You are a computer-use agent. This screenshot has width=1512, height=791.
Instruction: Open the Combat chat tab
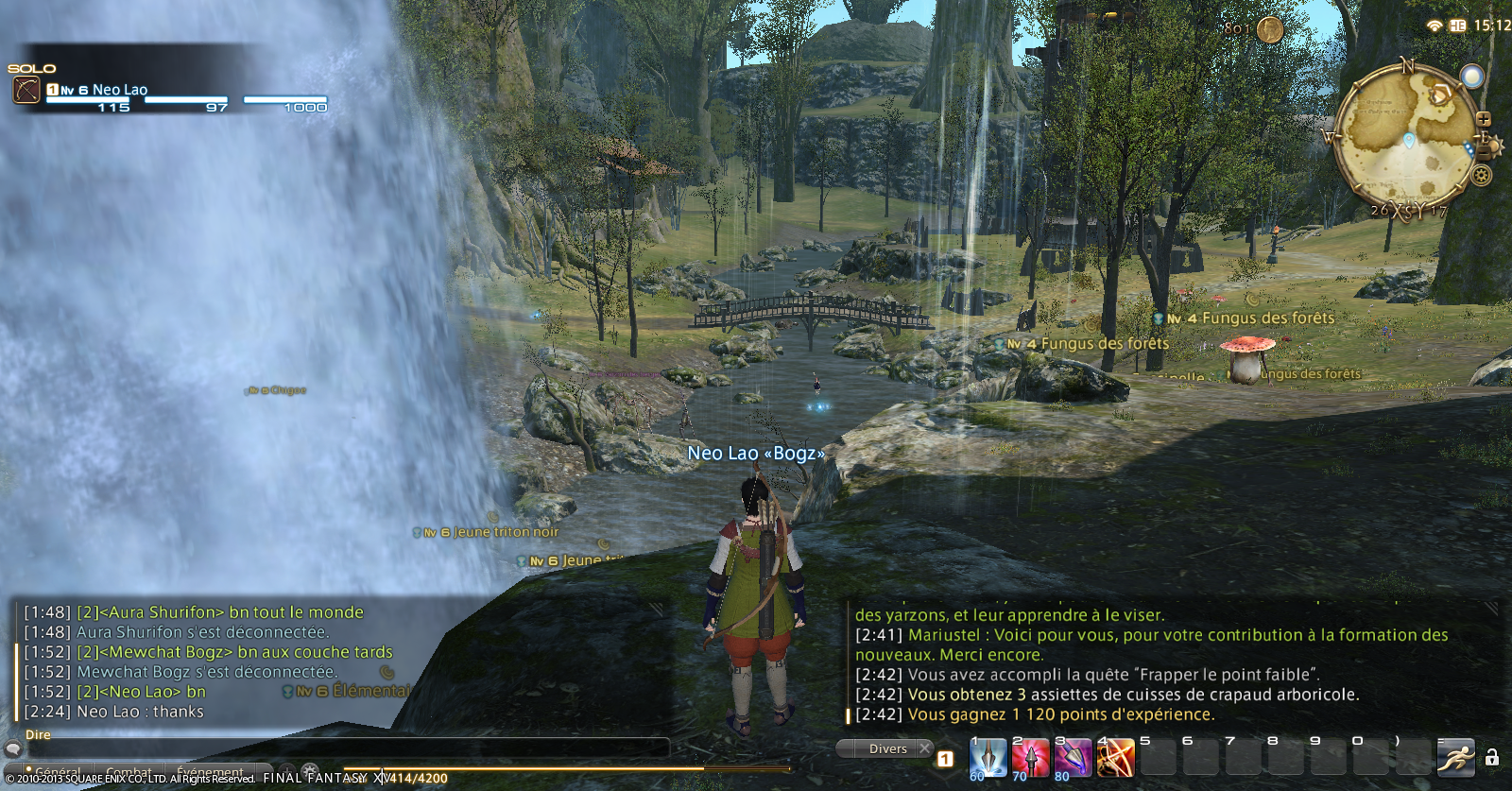[129, 772]
